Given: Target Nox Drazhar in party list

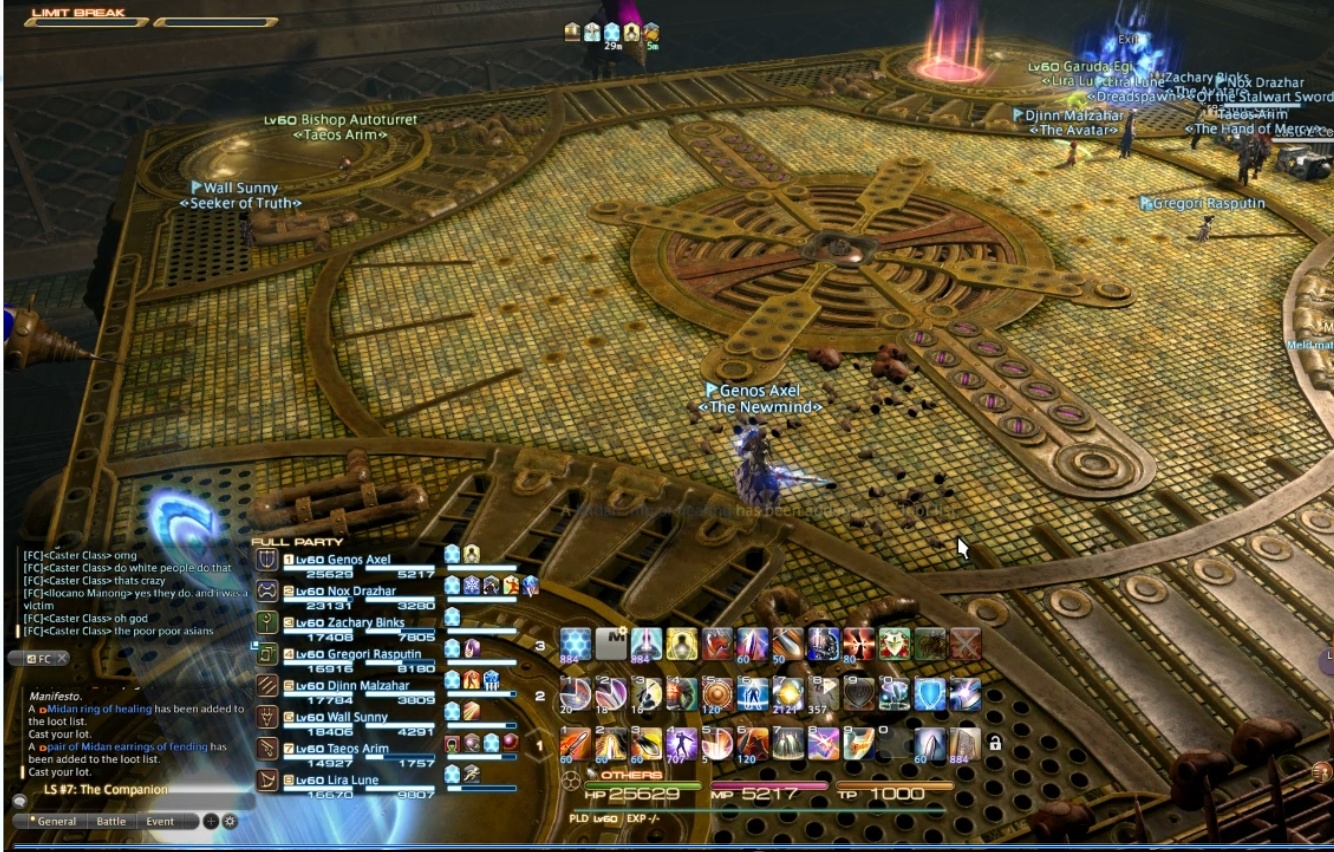Looking at the screenshot, I should 352,591.
